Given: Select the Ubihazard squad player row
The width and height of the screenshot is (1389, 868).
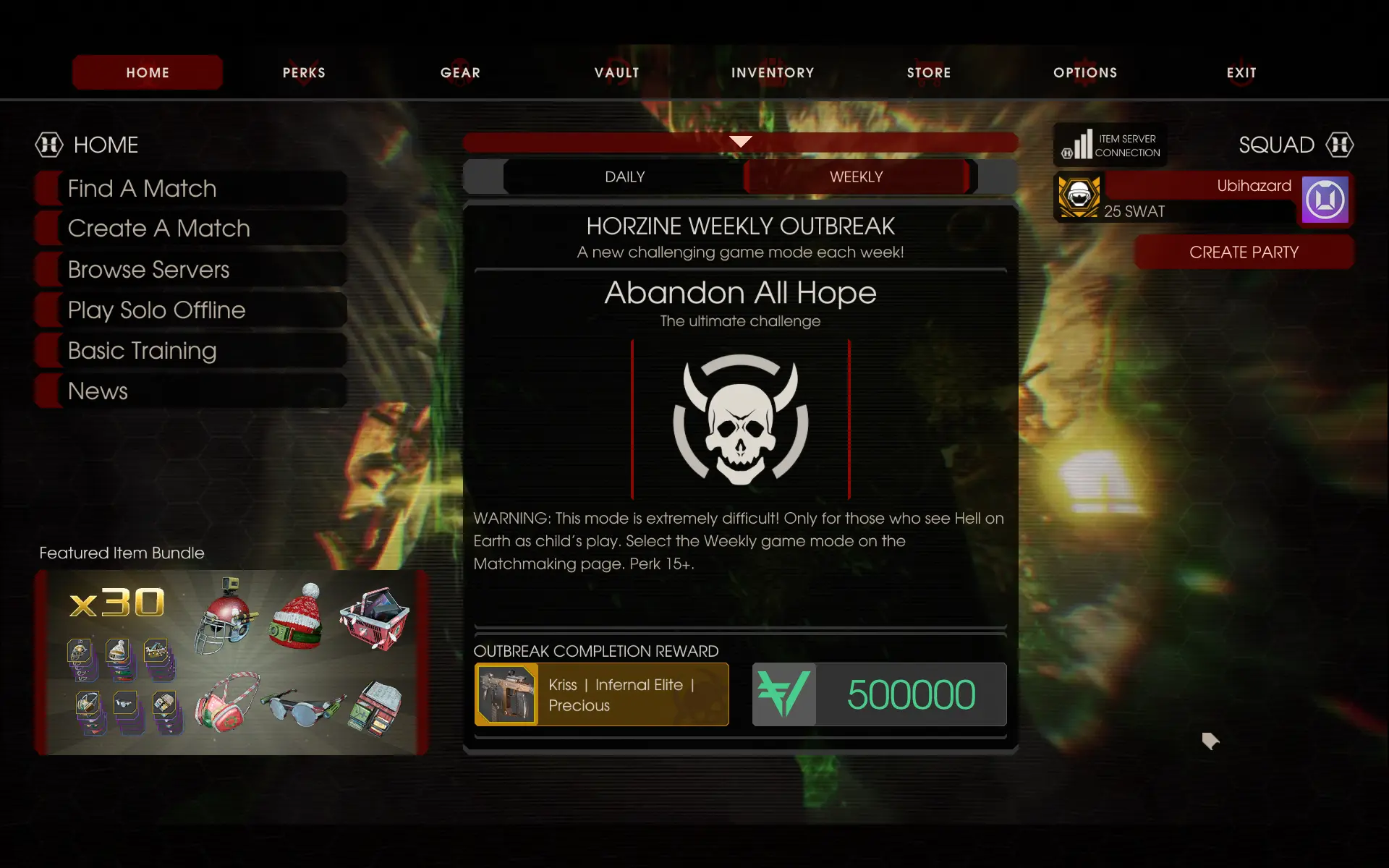Looking at the screenshot, I should (1202, 198).
